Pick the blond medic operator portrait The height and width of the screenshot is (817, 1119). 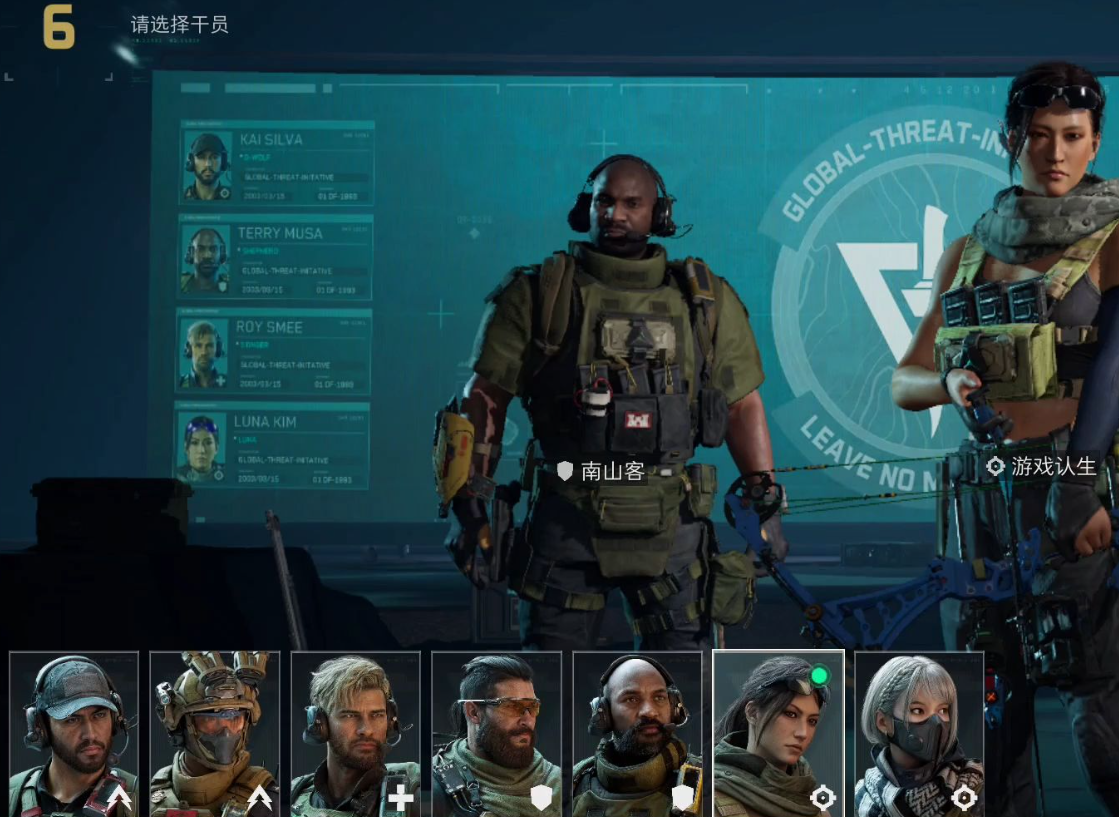click(356, 733)
